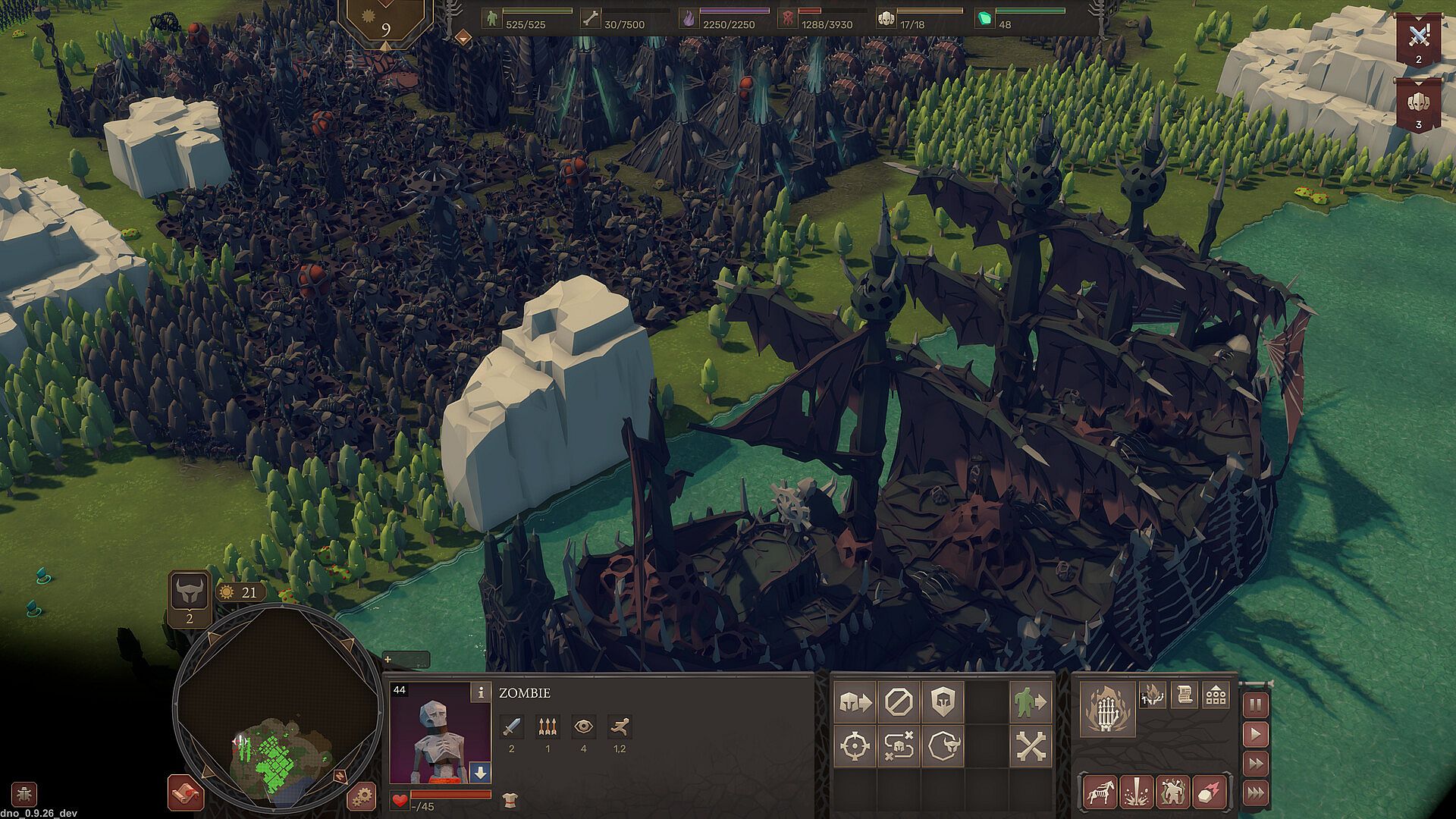Image resolution: width=1456 pixels, height=819 pixels.
Task: Give the helmet-and-arrow move command
Action: 855,701
